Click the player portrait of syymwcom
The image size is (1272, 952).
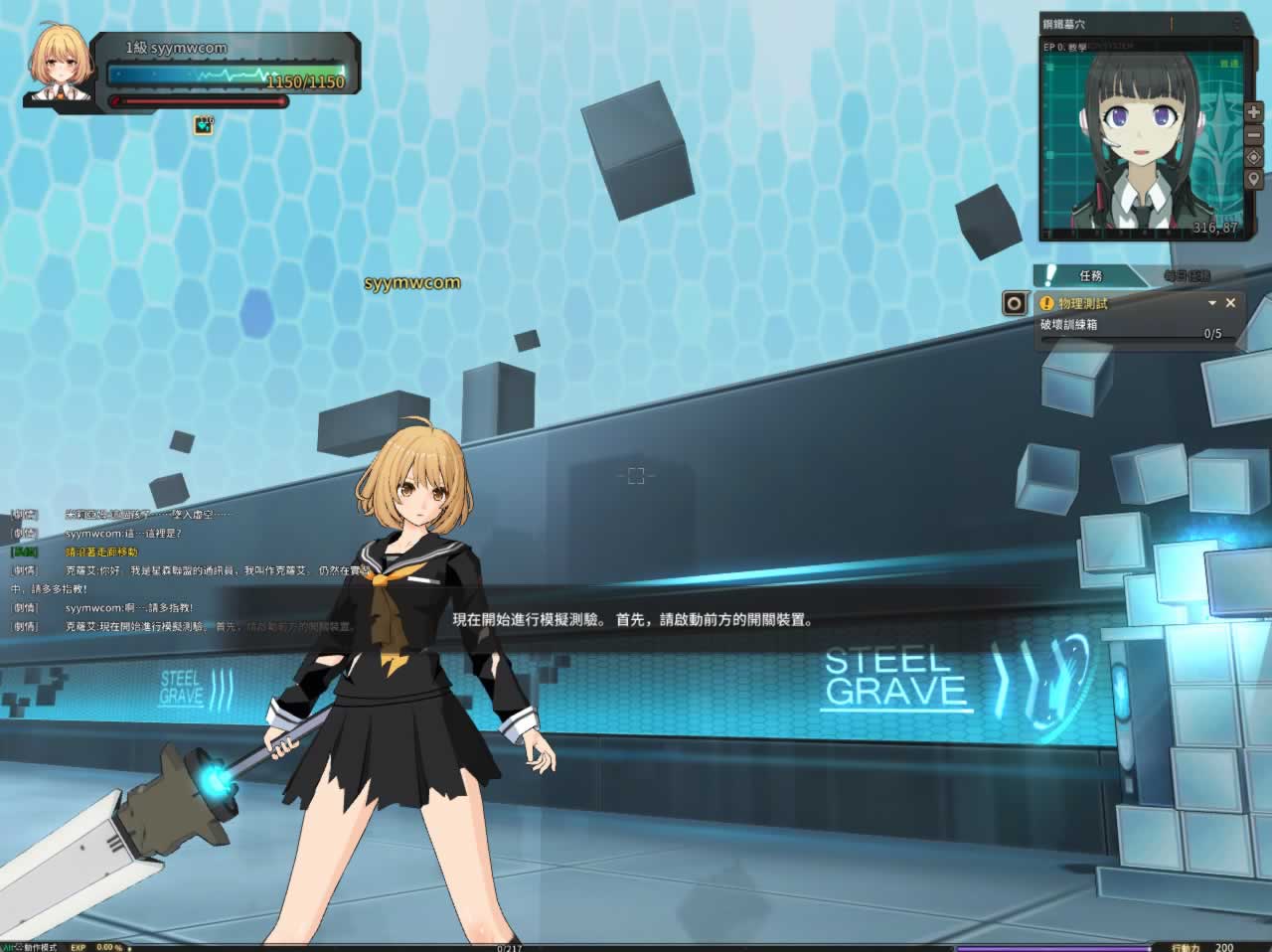pos(59,64)
